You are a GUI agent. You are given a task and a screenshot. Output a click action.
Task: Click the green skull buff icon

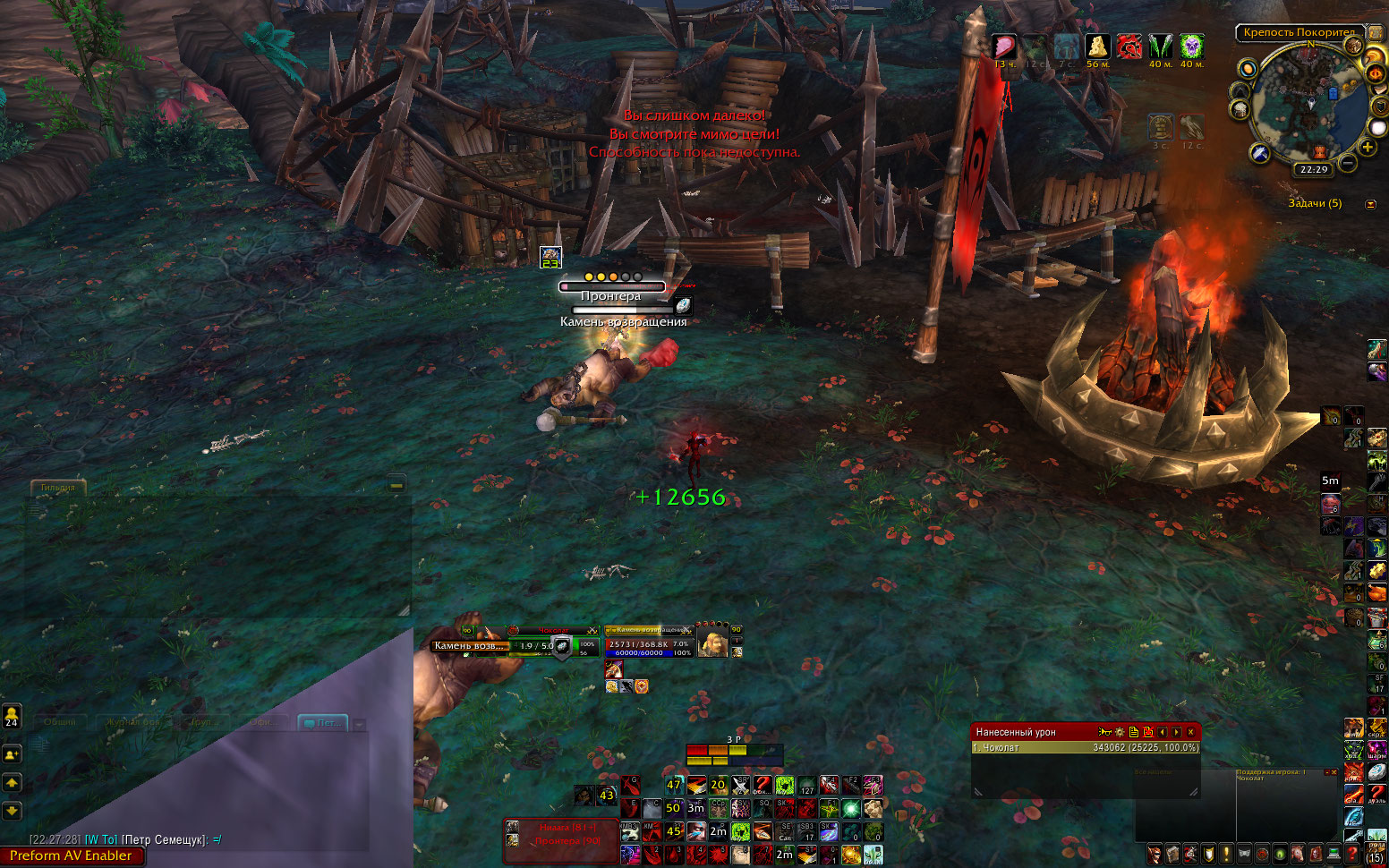pos(1191,47)
